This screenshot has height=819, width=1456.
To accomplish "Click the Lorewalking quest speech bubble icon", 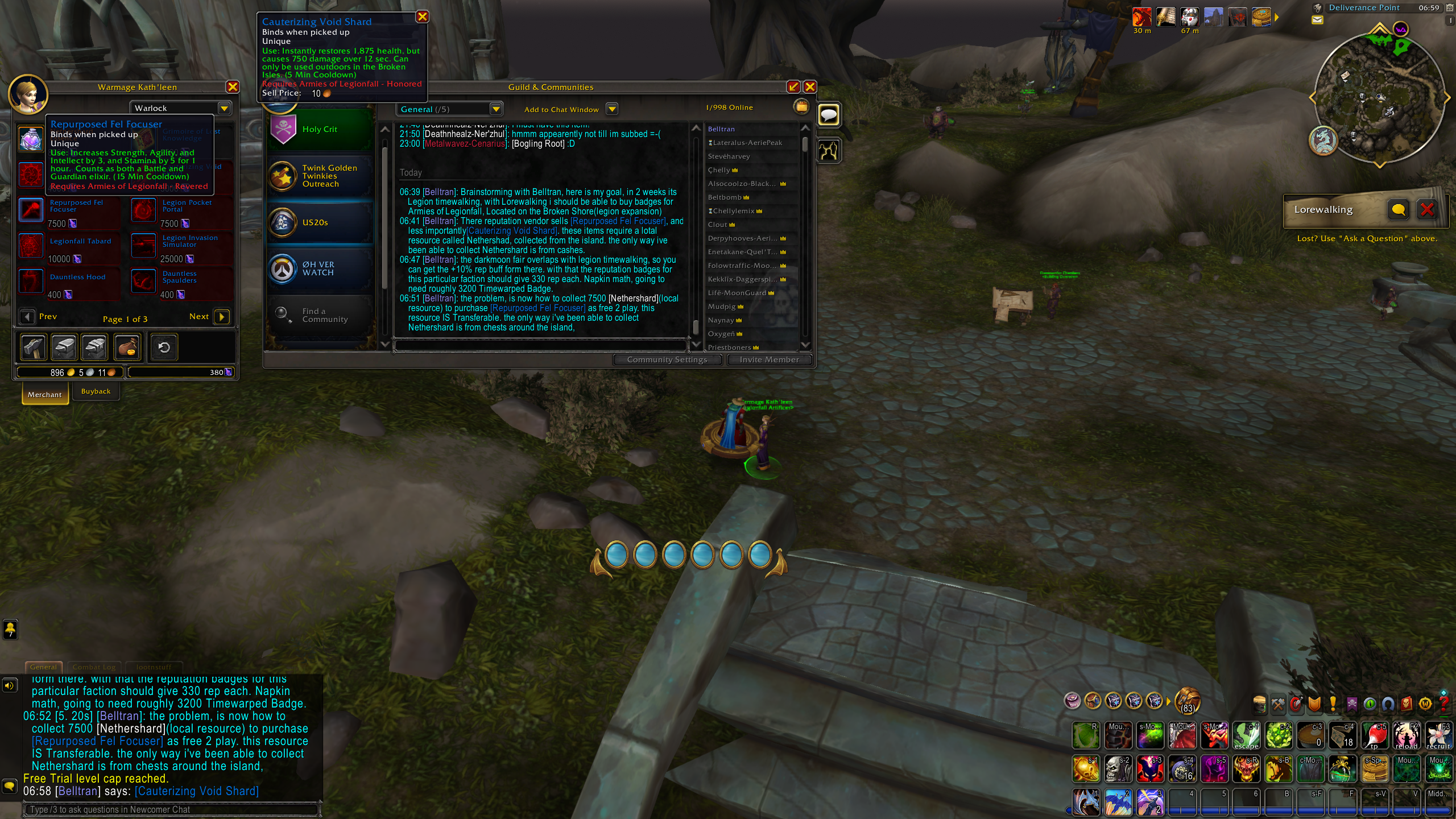I will (1399, 209).
